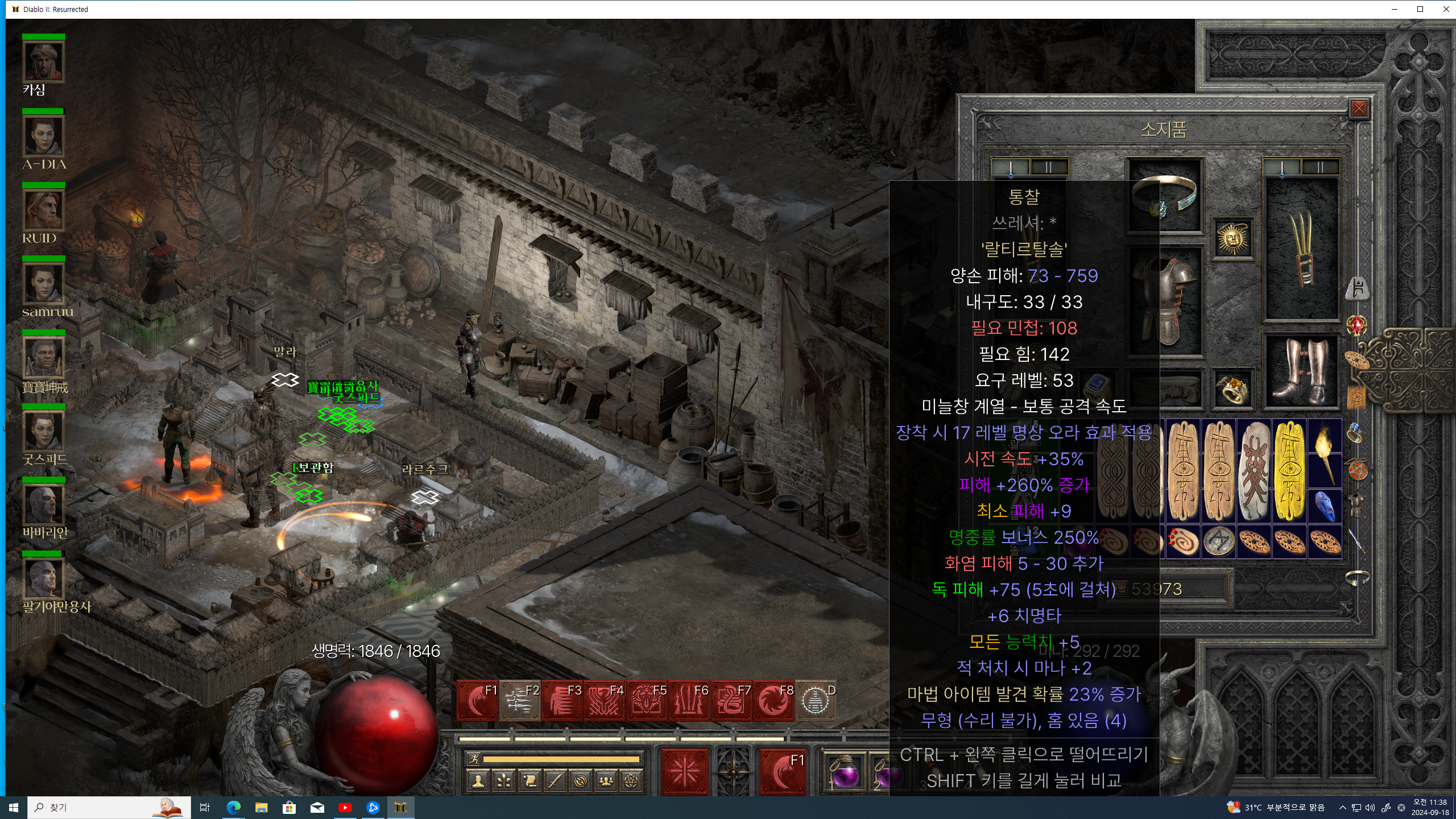Open the left-click skill selector with starburst icon

(x=684, y=772)
